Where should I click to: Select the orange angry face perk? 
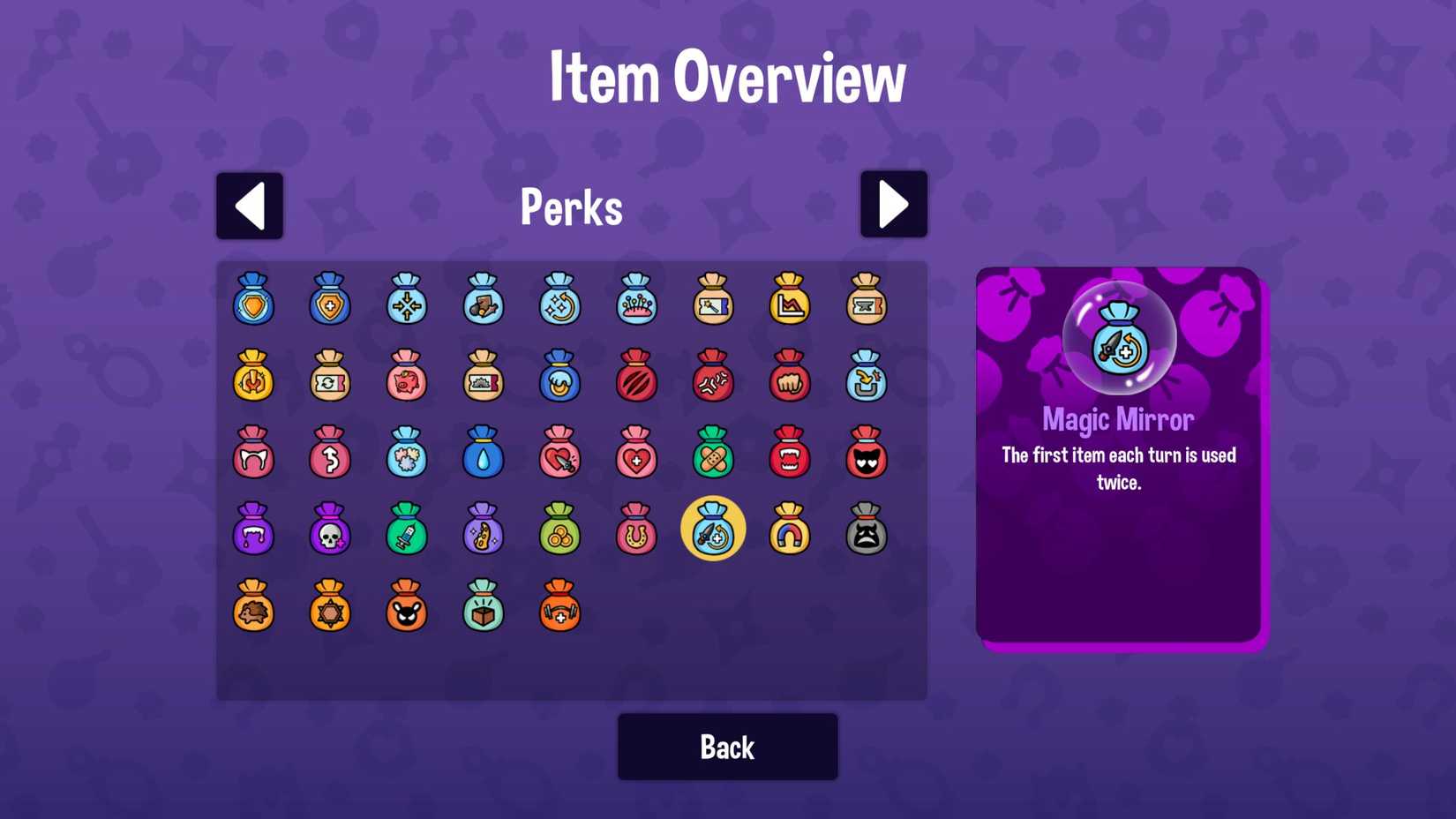tap(407, 609)
